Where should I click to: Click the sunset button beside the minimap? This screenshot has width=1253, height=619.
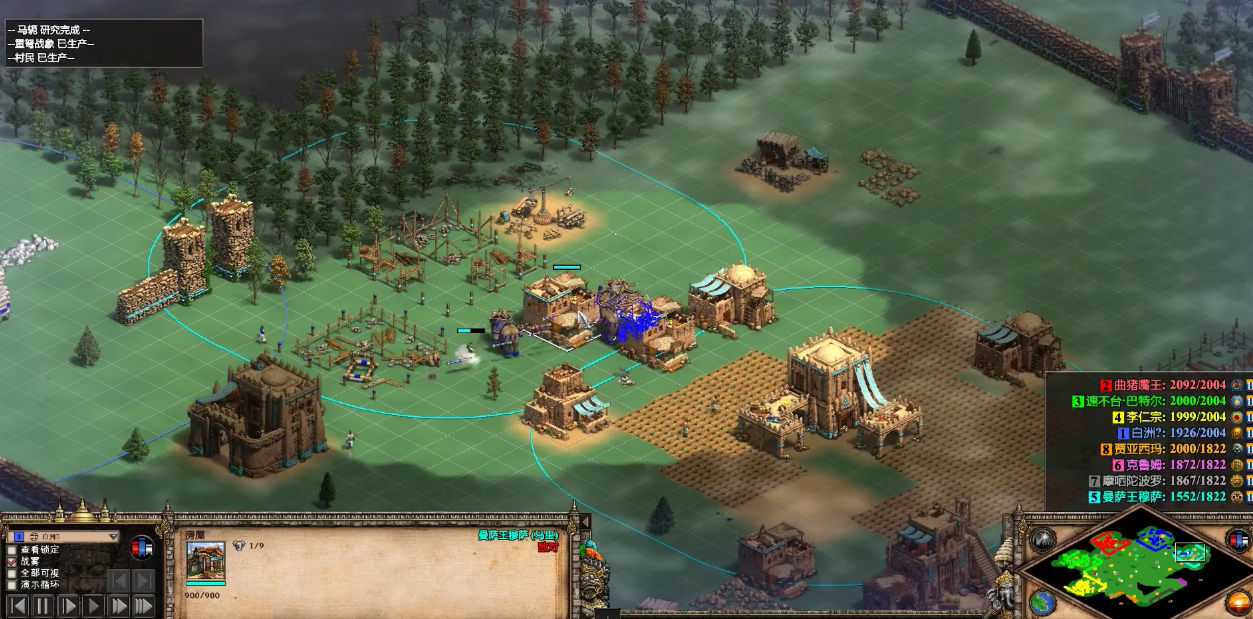(1239, 603)
